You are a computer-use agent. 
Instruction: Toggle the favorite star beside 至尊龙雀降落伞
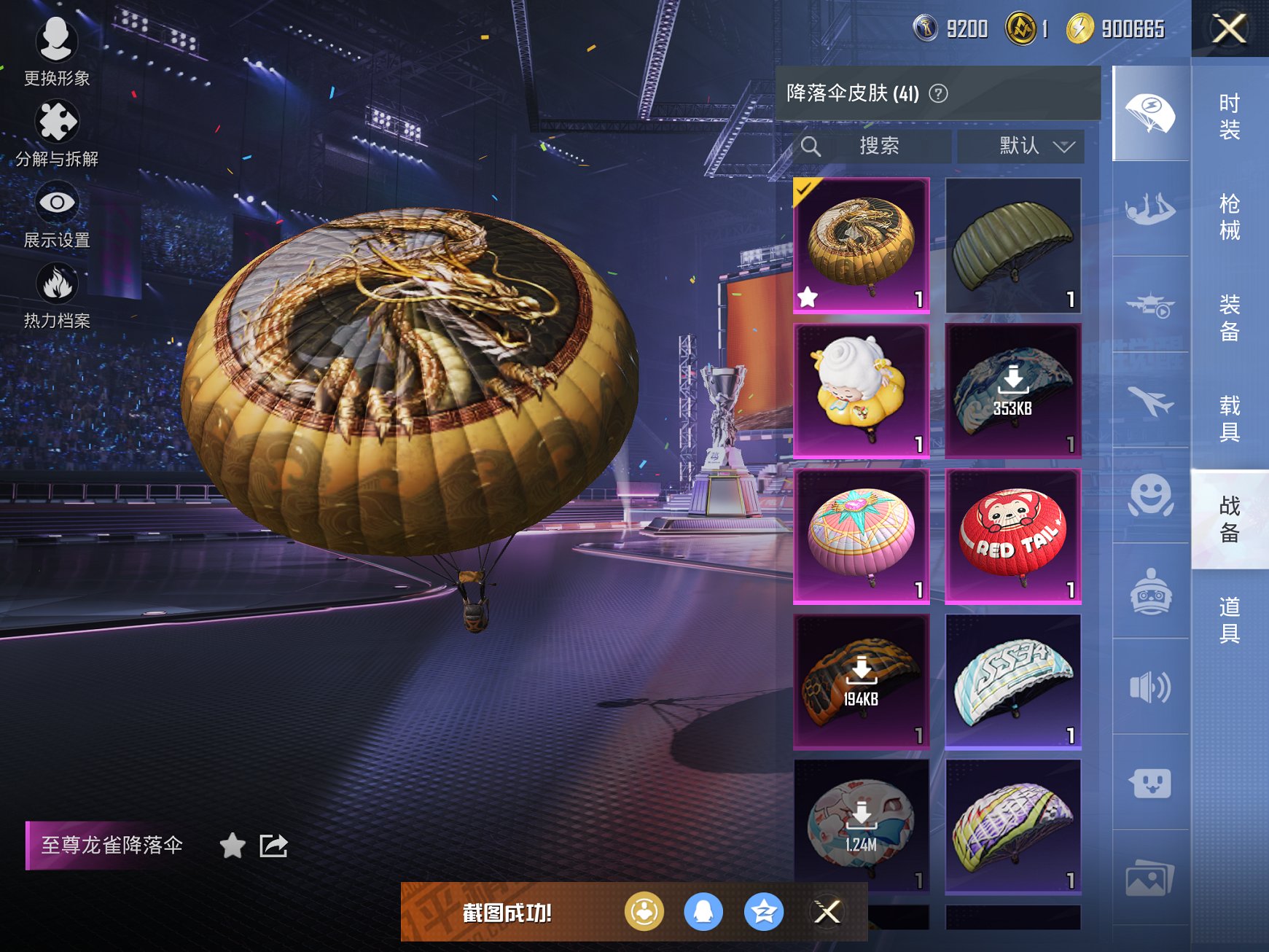(x=232, y=846)
